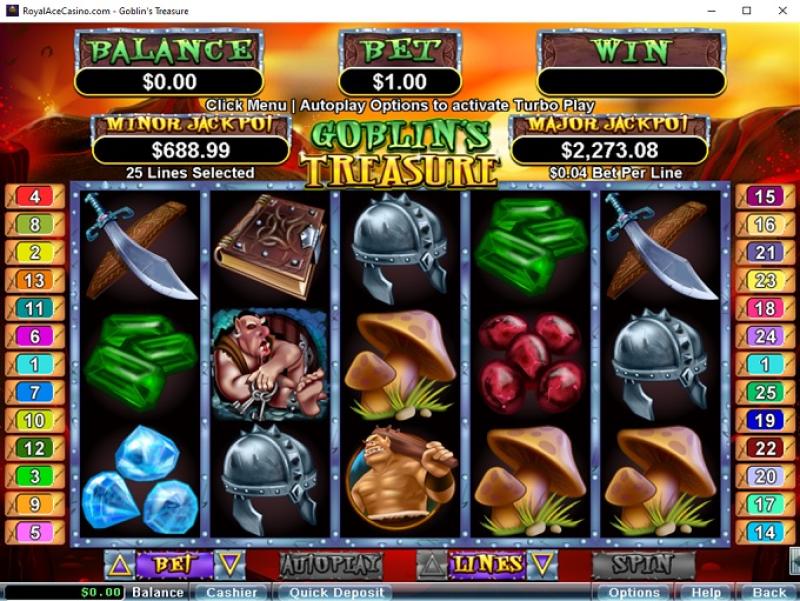Raise the number of lines with the up arrow
Screen dimensions: 800x601
(431, 564)
